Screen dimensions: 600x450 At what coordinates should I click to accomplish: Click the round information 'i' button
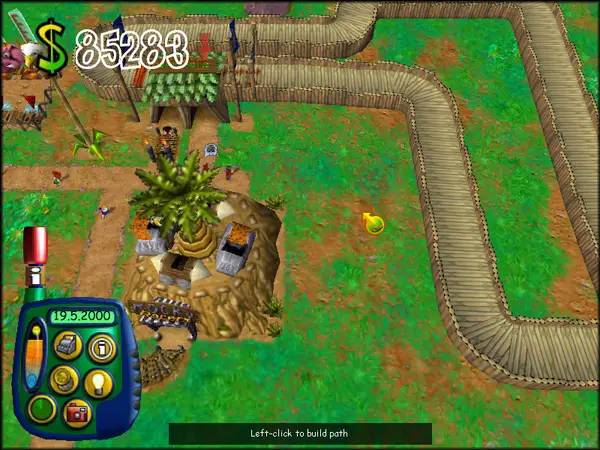pos(101,347)
